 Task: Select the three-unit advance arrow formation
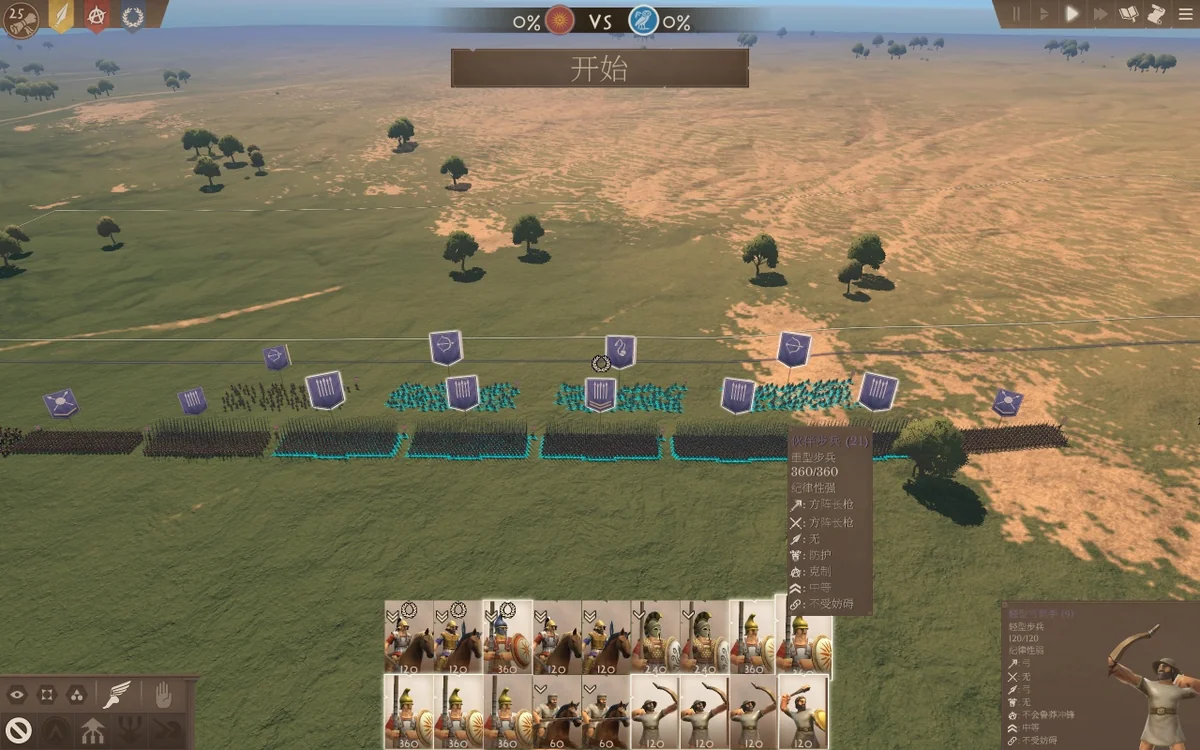click(93, 730)
